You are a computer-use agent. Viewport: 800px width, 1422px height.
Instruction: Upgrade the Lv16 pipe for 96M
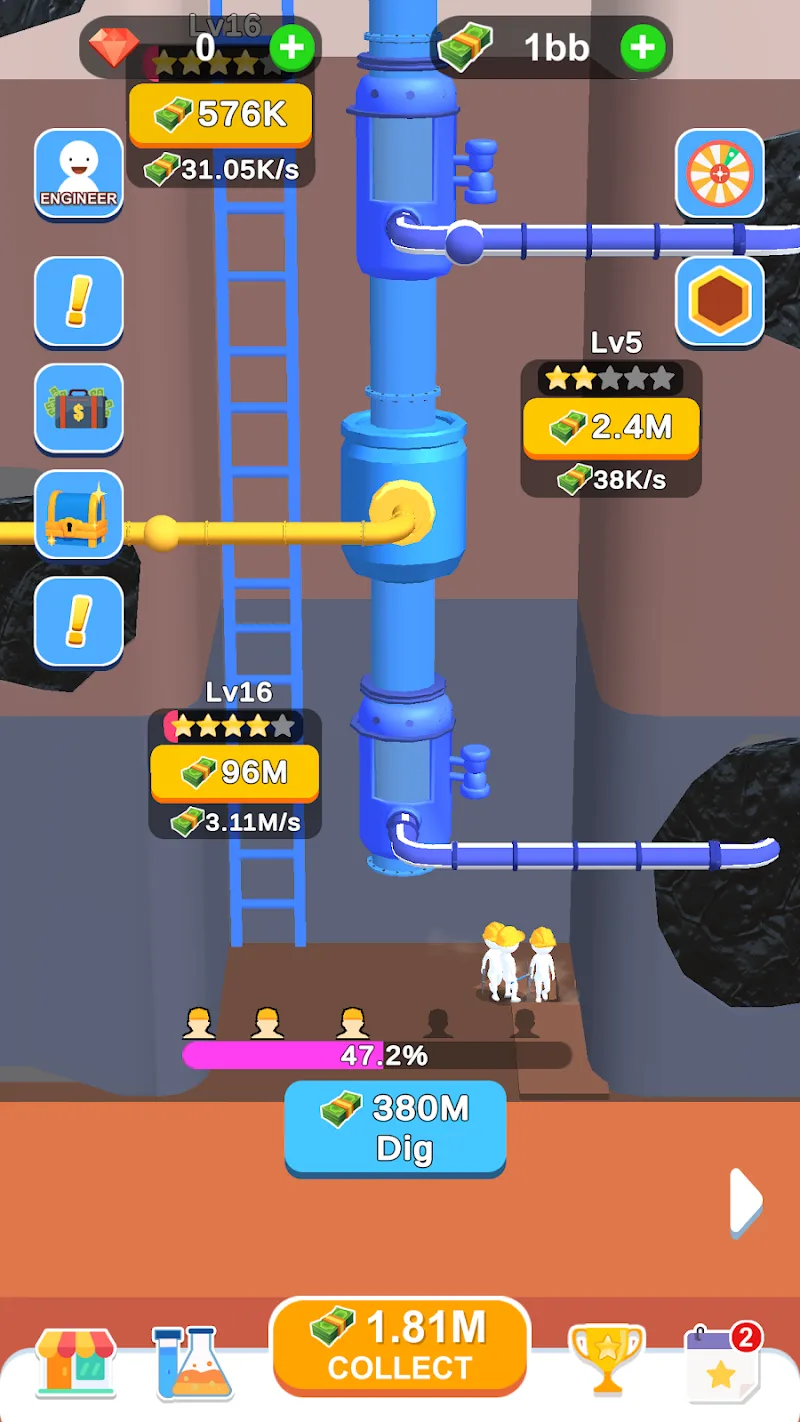[x=234, y=772]
